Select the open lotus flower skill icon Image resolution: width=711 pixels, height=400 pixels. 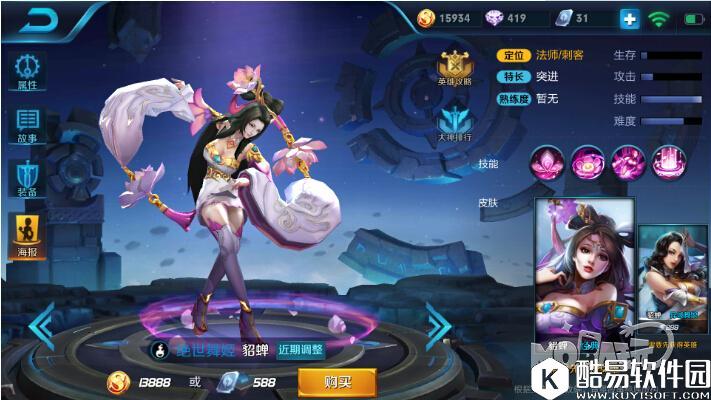(x=587, y=162)
